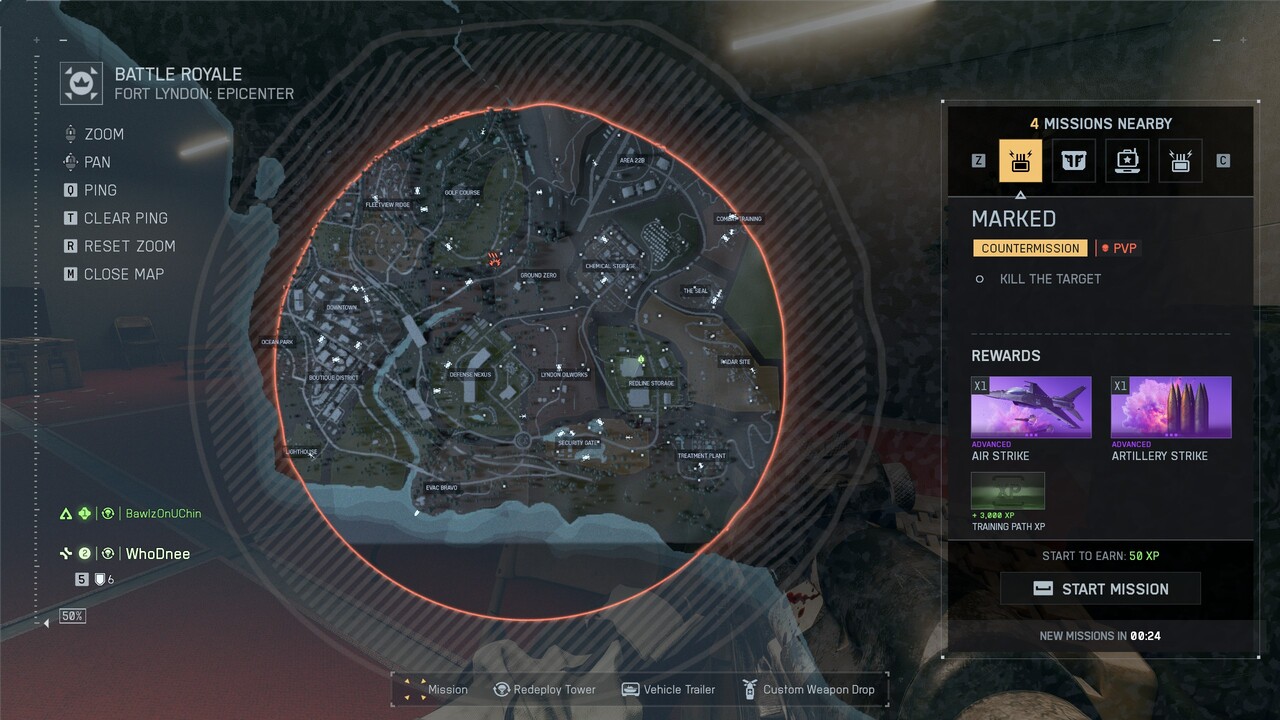This screenshot has height=720, width=1280.
Task: Select the COUNTERMISSION label tag
Action: (1030, 247)
